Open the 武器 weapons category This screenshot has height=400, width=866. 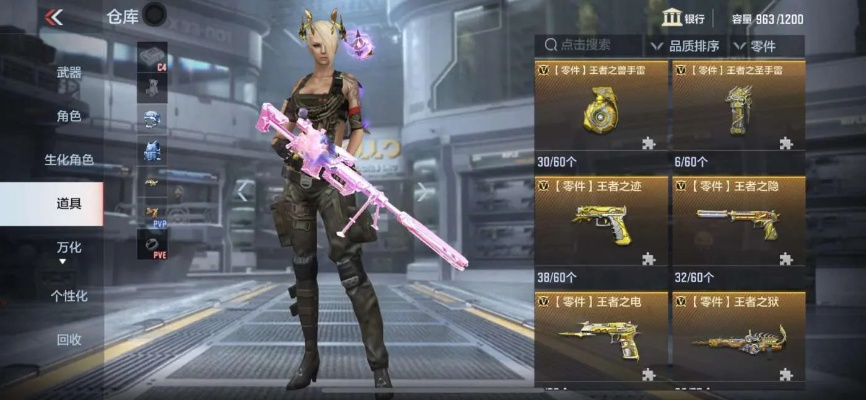[x=69, y=73]
